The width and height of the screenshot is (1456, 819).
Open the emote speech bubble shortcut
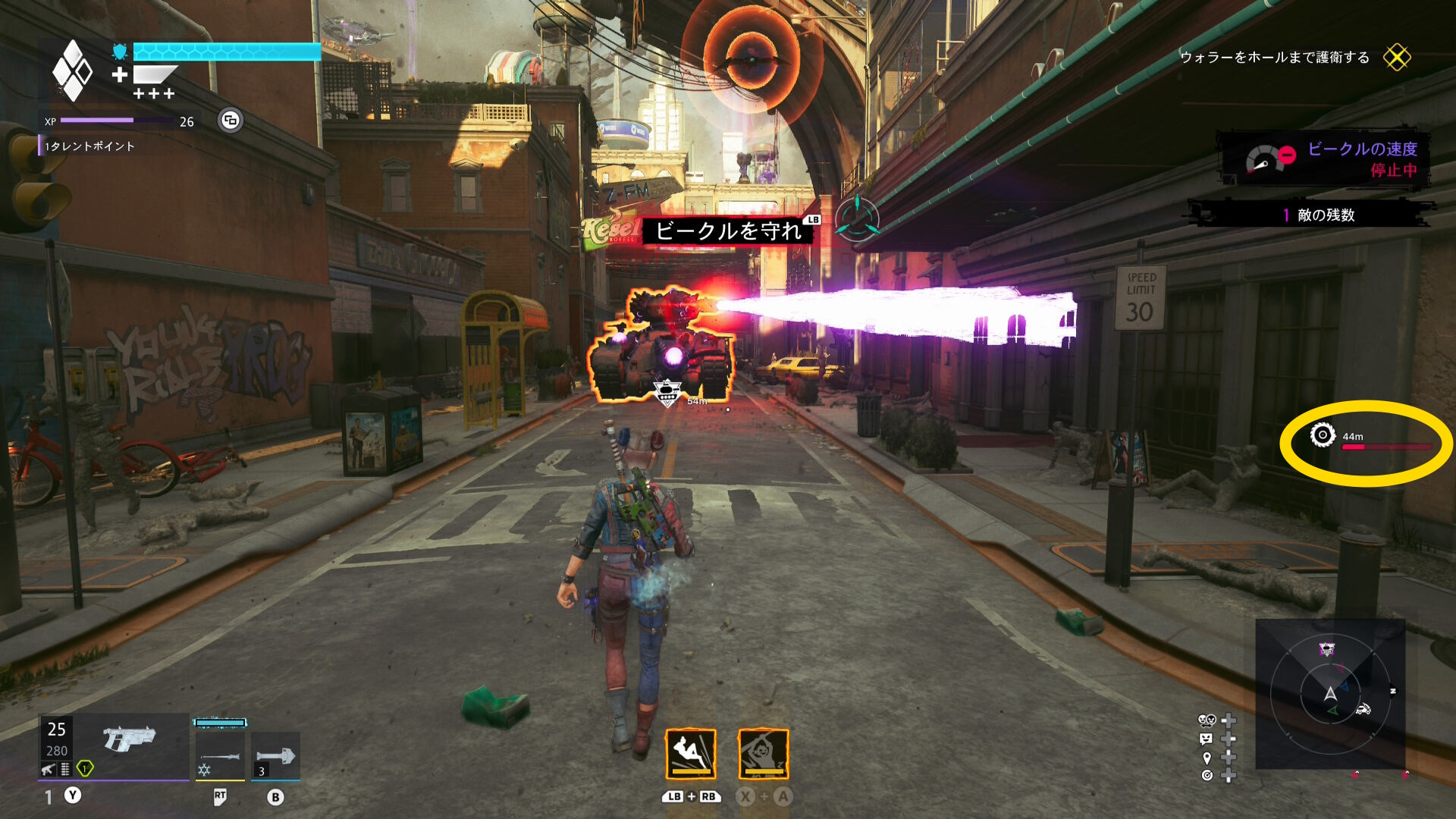point(1207,739)
